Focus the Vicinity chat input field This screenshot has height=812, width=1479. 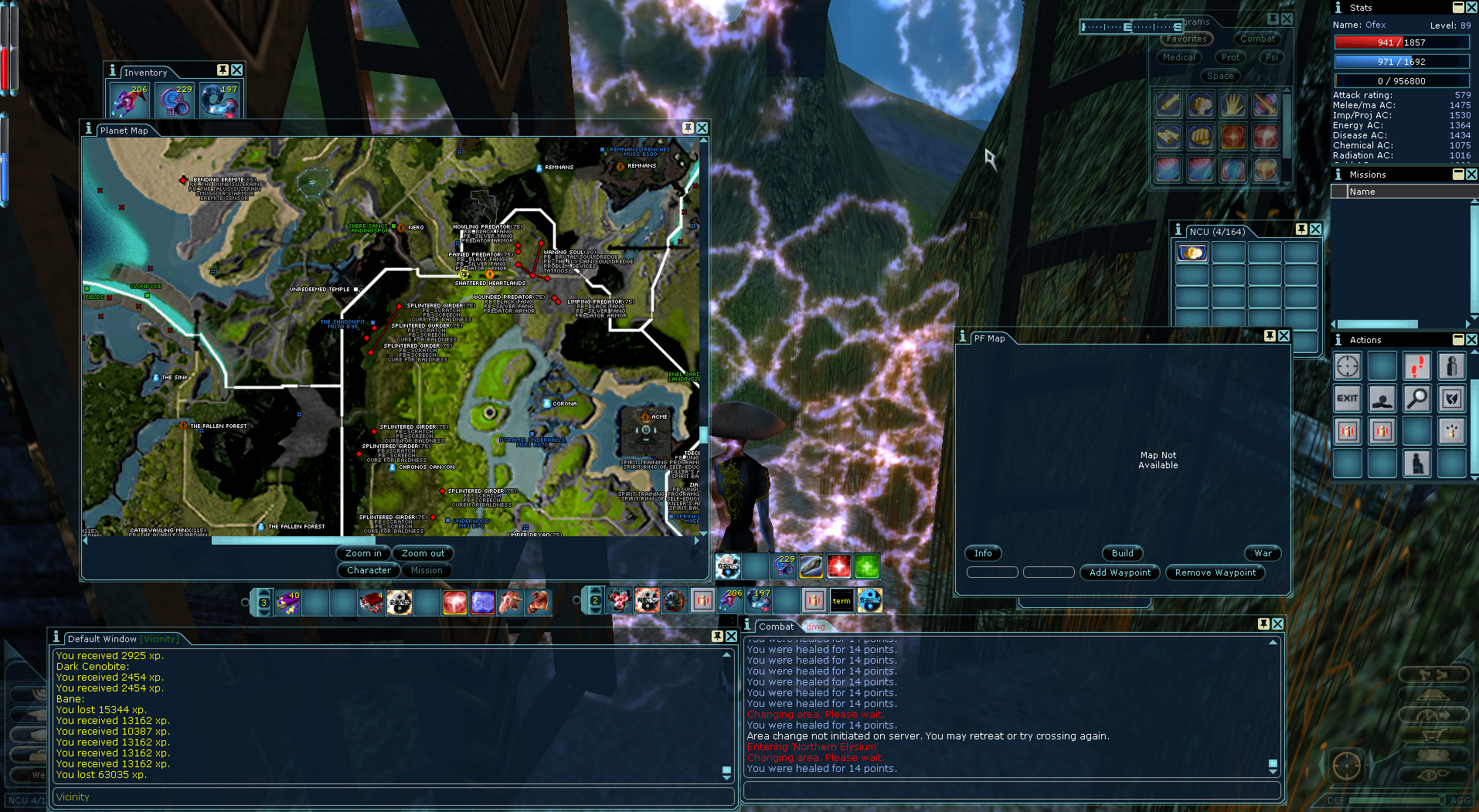pyautogui.click(x=393, y=797)
